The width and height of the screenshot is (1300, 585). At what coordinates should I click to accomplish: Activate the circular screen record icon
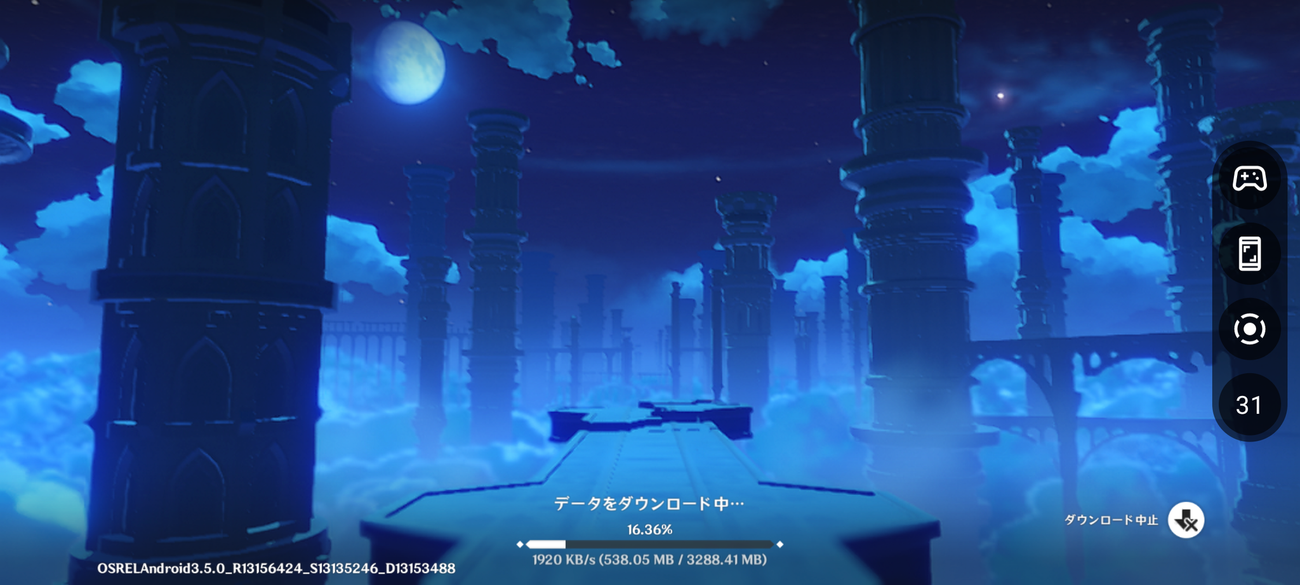click(x=1249, y=329)
